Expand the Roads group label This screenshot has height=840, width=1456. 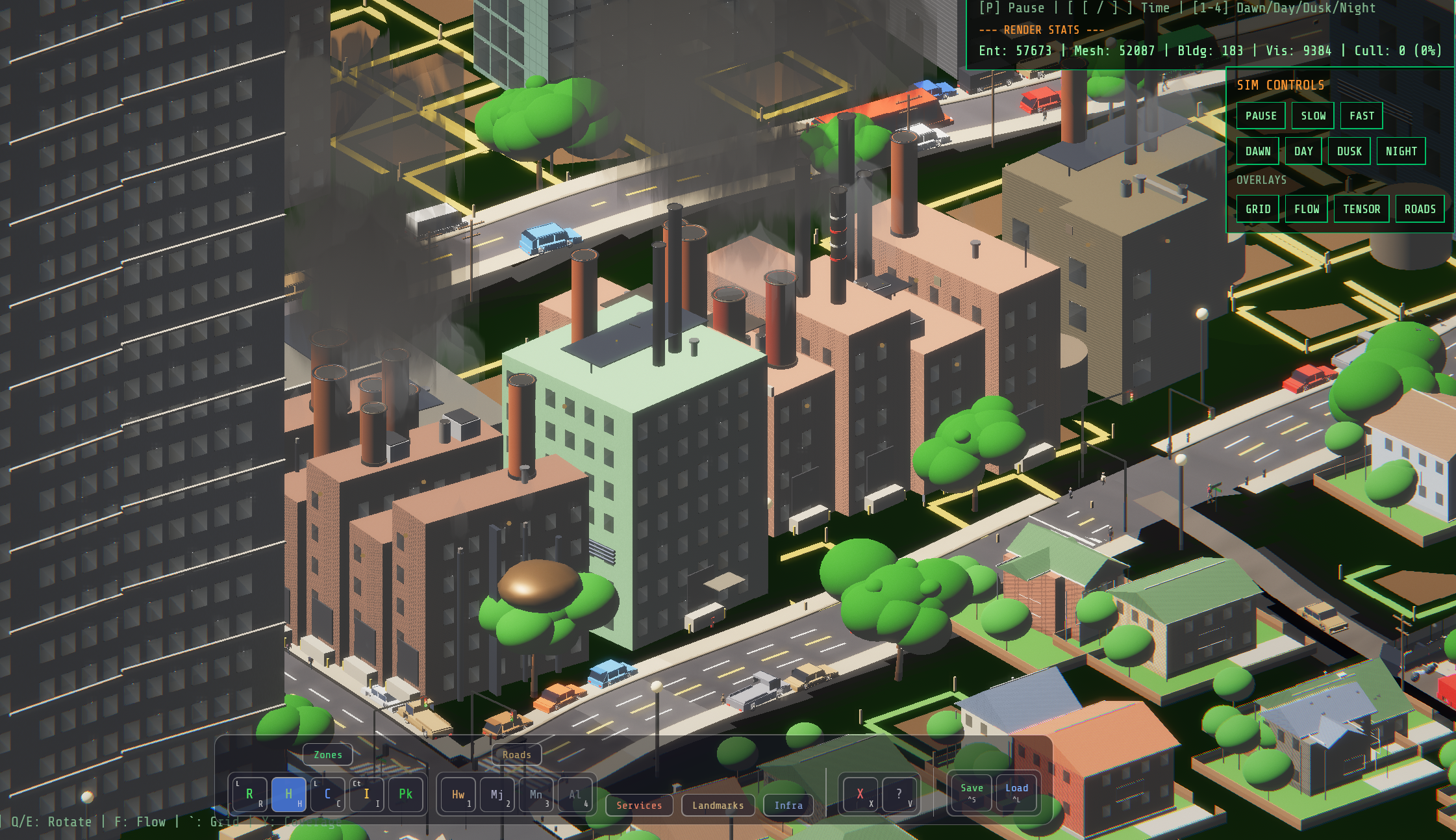516,754
